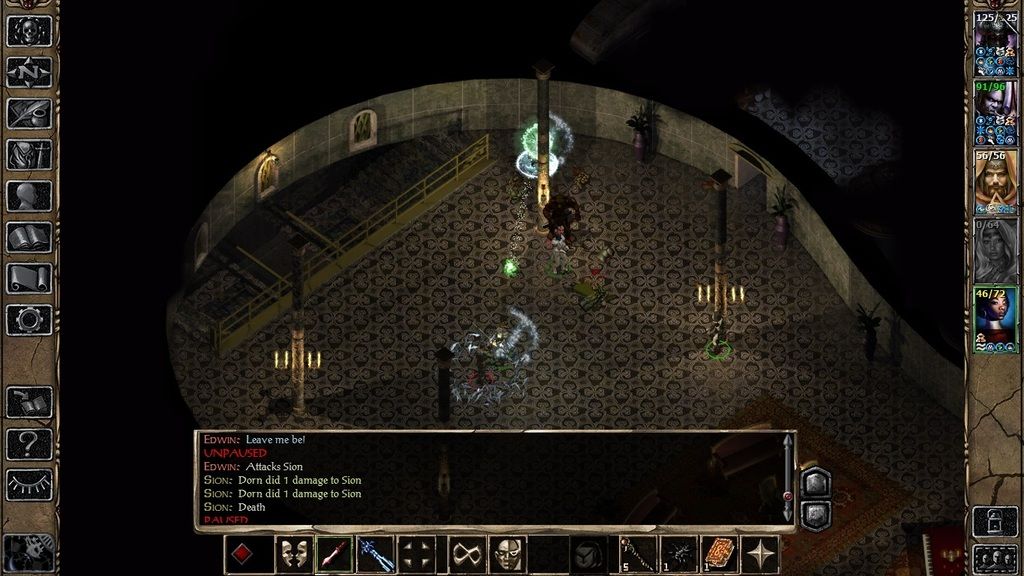The height and width of the screenshot is (576, 1024).
Task: Select the red-robed bearded wizard portrait
Action: [x=995, y=182]
